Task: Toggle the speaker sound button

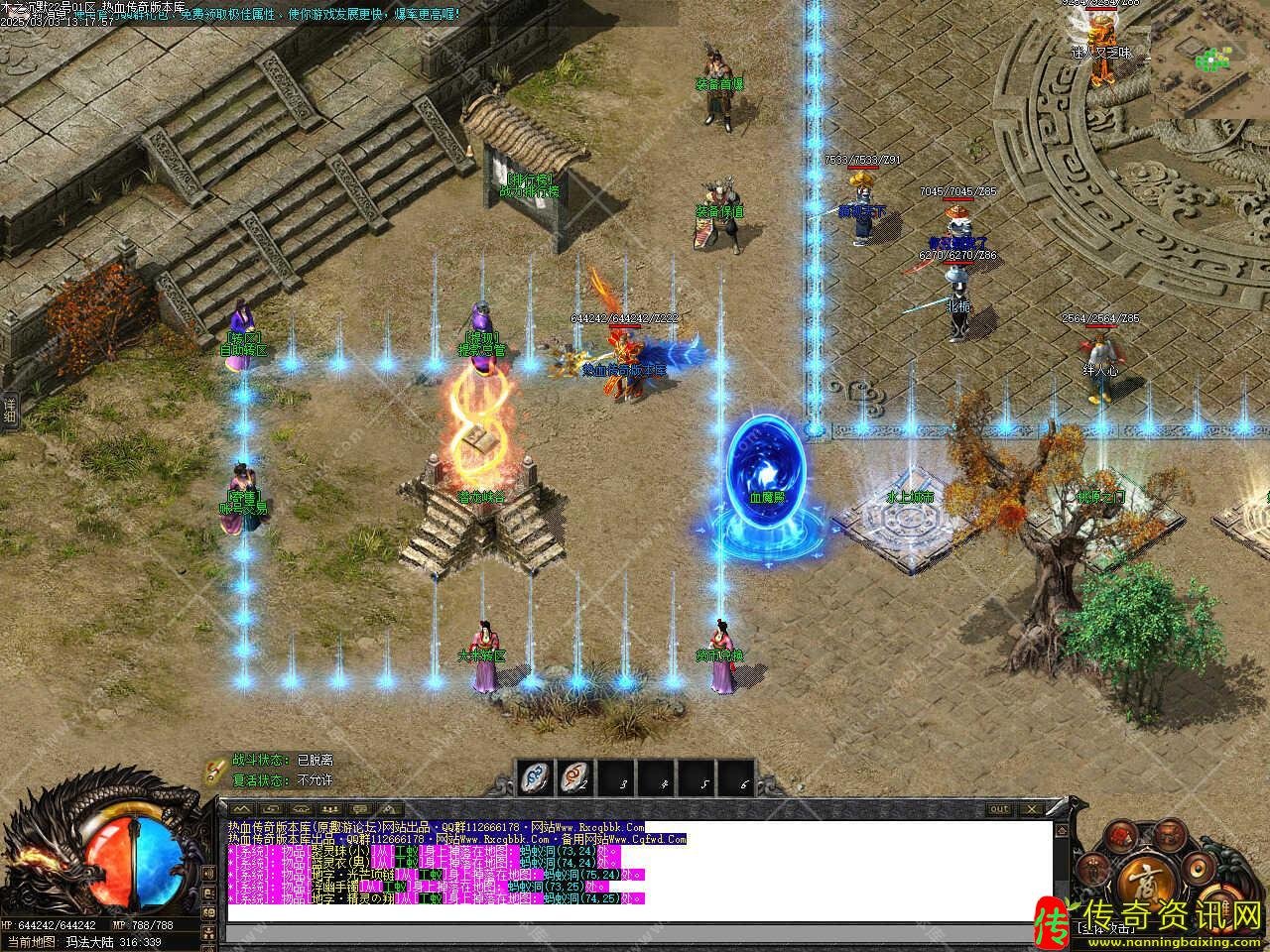Action: (x=1197, y=869)
